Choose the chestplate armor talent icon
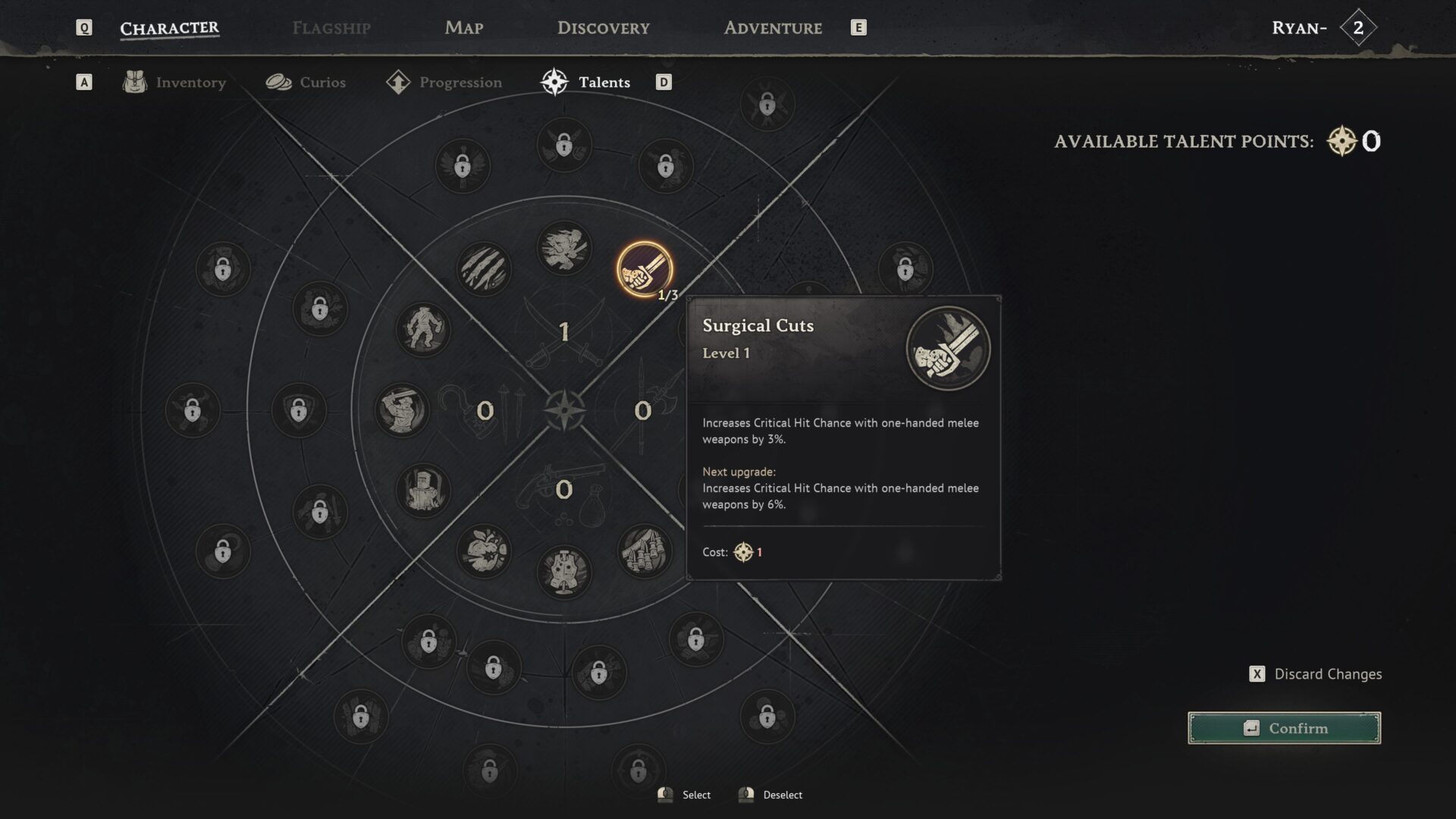Image resolution: width=1456 pixels, height=819 pixels. (563, 572)
